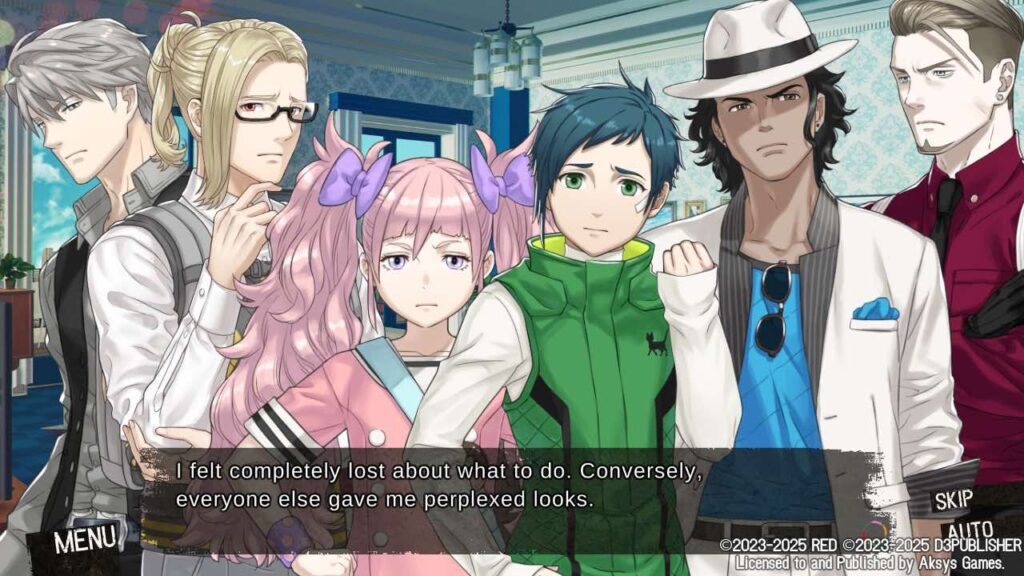Skip the dialogue with SKIP
This screenshot has height=576, width=1024.
953,501
